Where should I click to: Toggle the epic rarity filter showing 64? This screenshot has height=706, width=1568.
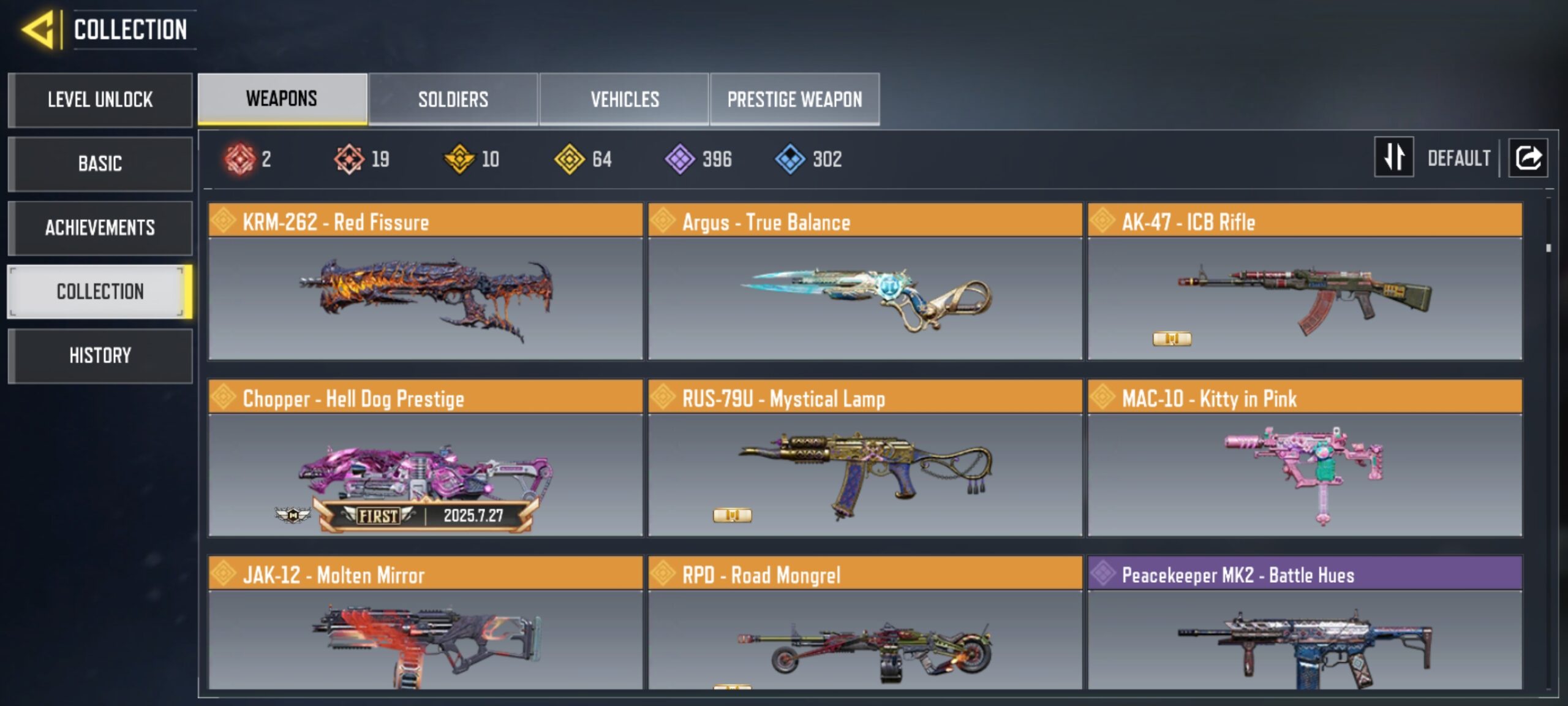pos(570,159)
